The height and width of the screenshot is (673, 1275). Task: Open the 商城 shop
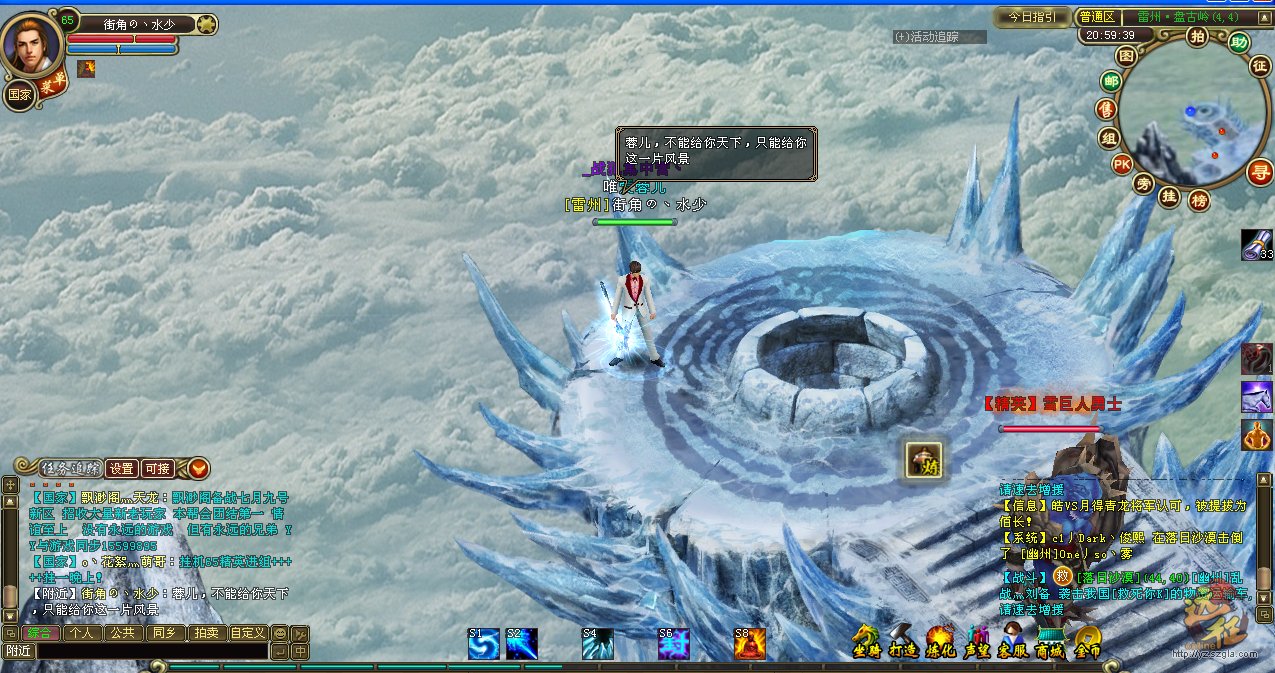(x=1049, y=642)
